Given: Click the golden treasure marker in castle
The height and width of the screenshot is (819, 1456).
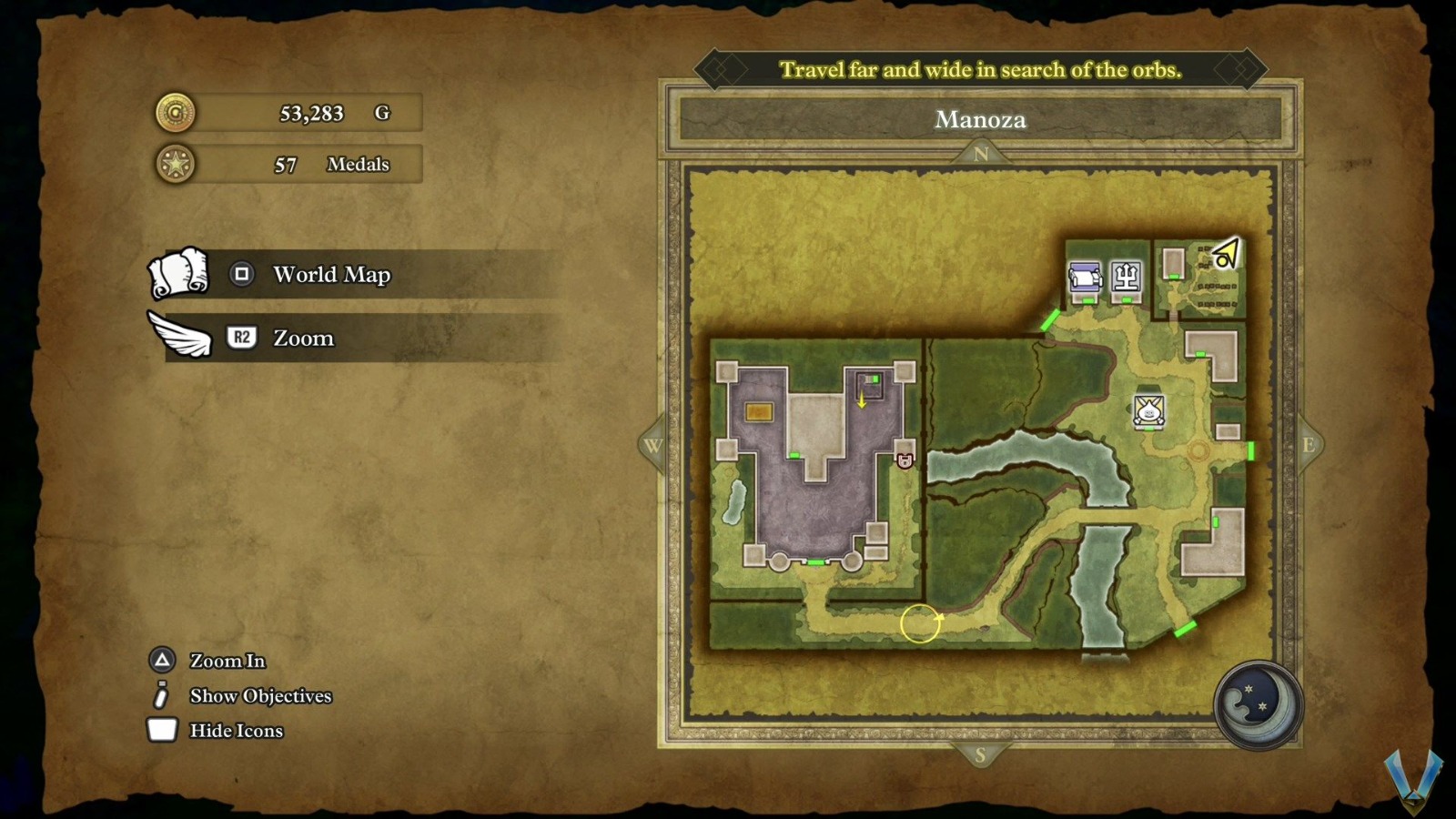Looking at the screenshot, I should (759, 412).
